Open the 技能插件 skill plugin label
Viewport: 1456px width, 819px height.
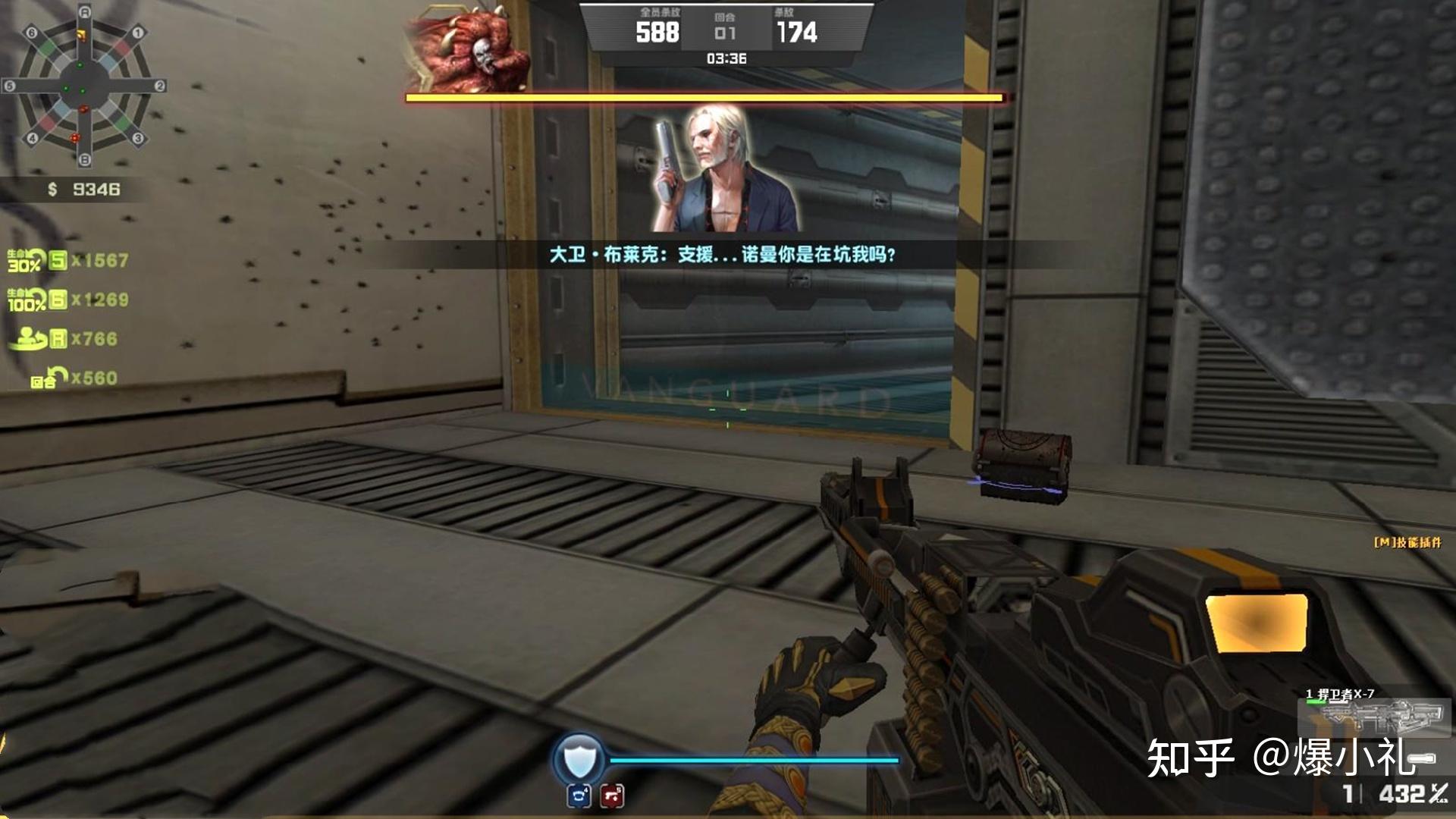click(x=1407, y=542)
